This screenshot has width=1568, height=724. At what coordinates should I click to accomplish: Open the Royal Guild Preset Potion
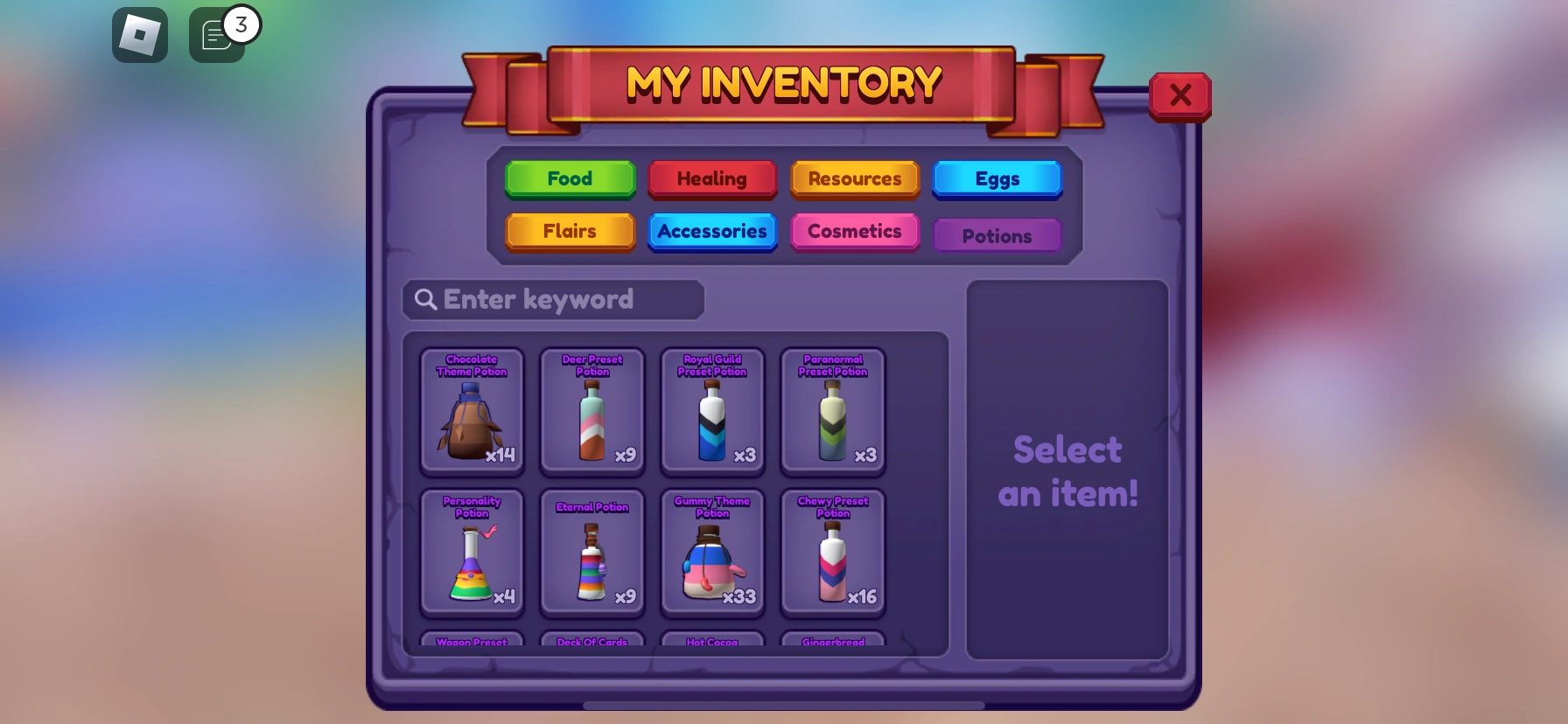click(712, 411)
